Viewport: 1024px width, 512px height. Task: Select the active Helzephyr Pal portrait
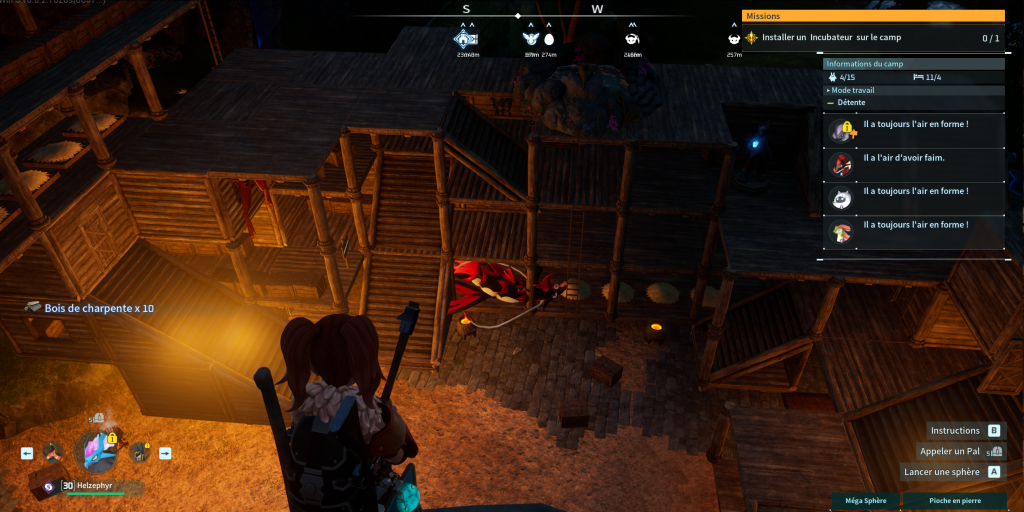click(97, 452)
